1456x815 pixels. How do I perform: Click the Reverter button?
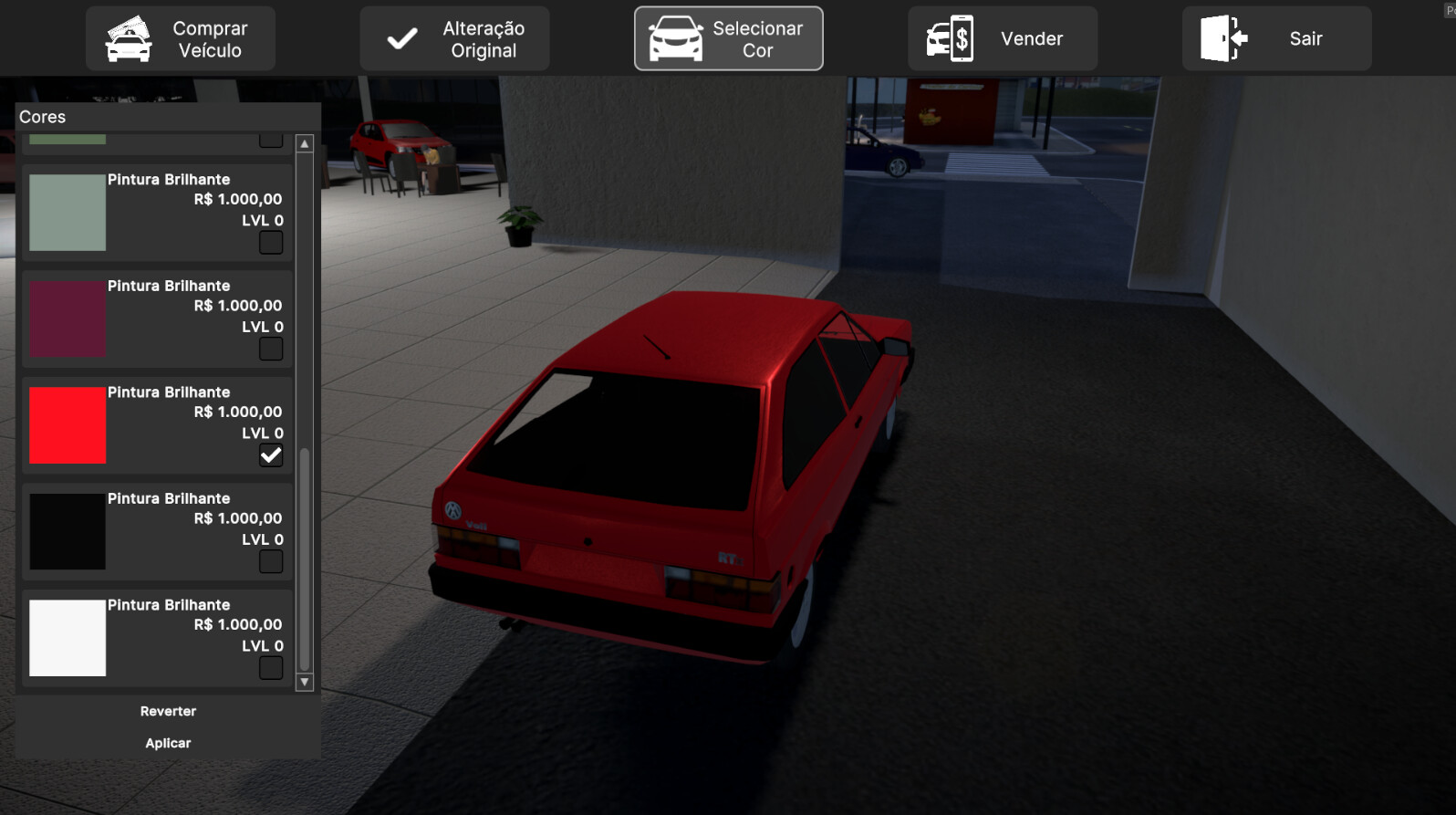coord(167,711)
